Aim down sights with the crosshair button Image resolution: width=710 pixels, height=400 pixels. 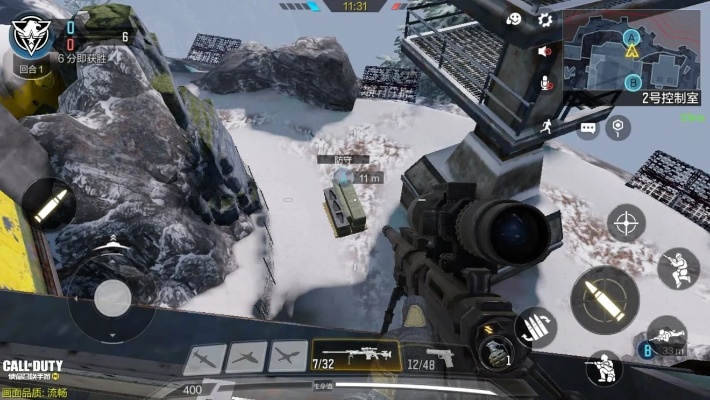tap(626, 222)
